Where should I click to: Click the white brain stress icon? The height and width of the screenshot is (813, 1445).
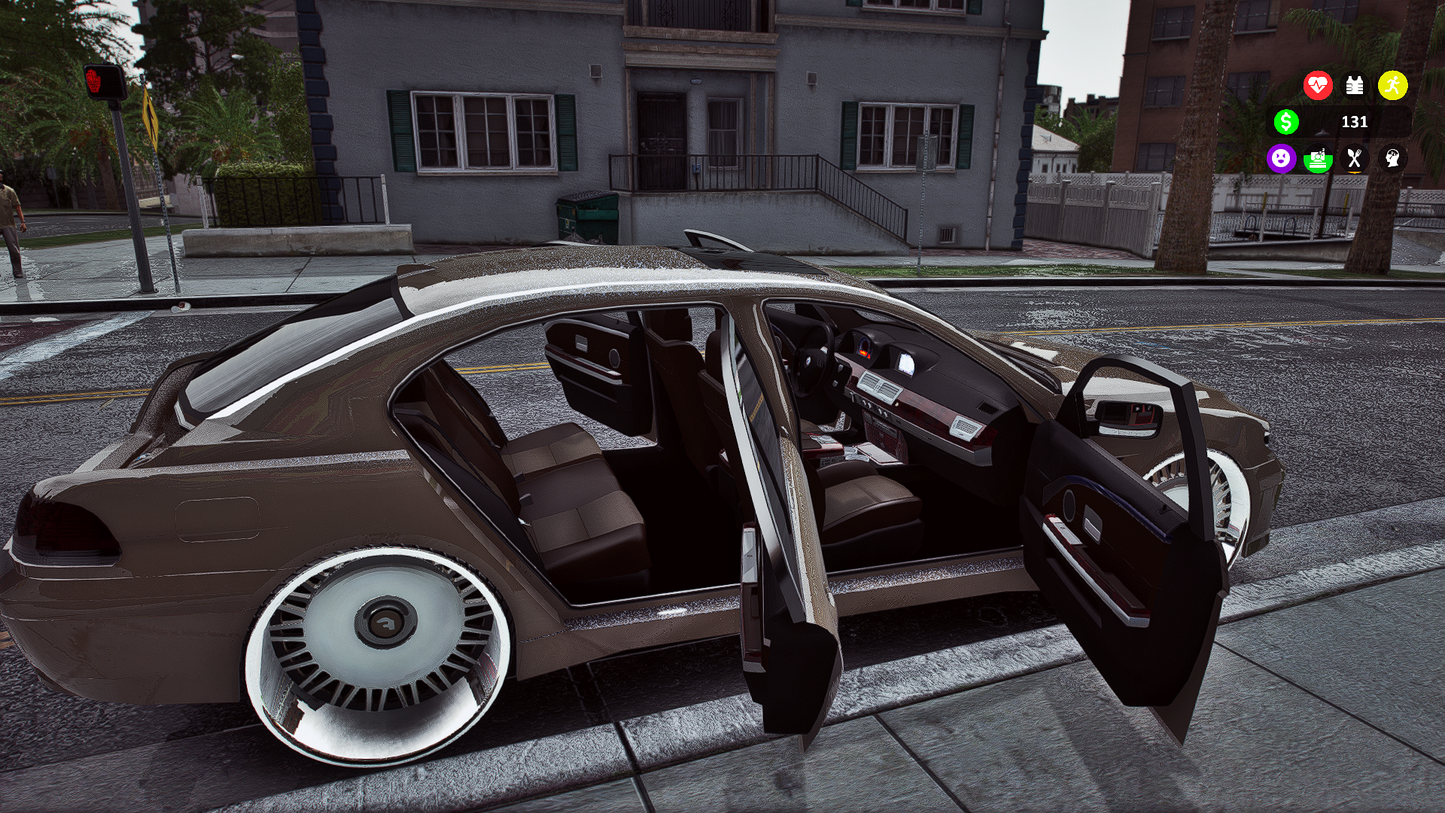(1390, 159)
